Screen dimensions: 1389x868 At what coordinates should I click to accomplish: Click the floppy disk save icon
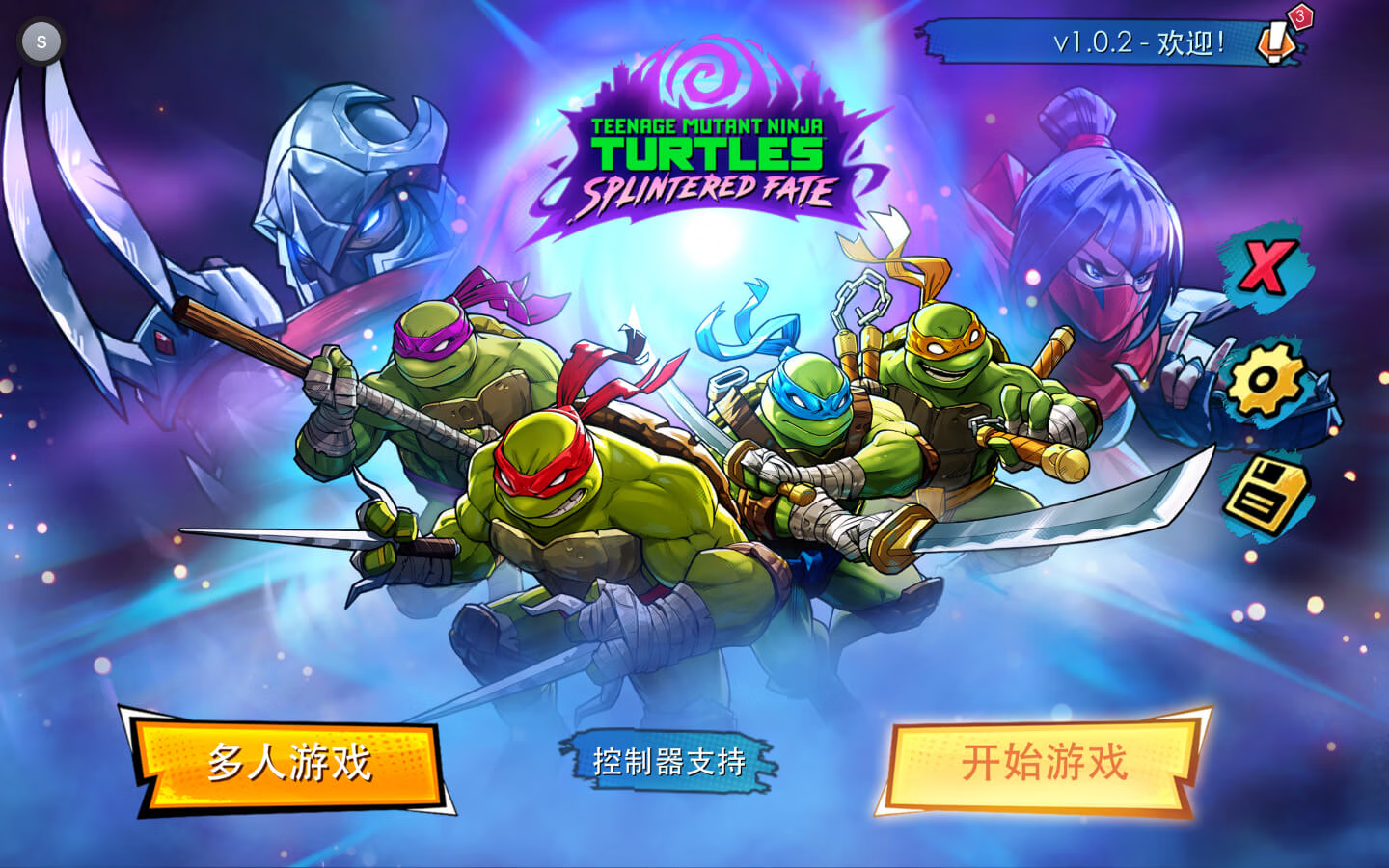click(x=1266, y=493)
